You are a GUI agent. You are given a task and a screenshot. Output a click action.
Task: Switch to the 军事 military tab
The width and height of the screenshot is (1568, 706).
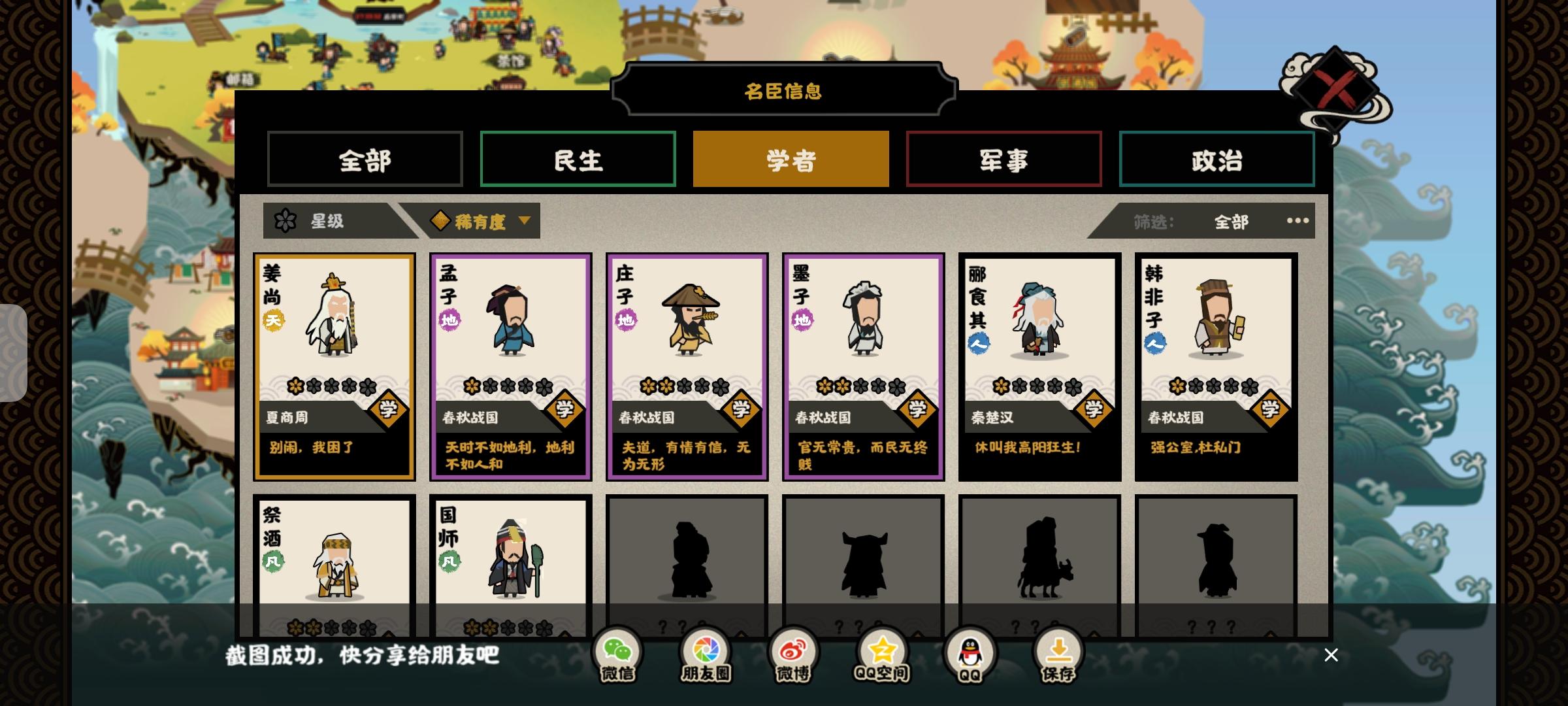1004,159
